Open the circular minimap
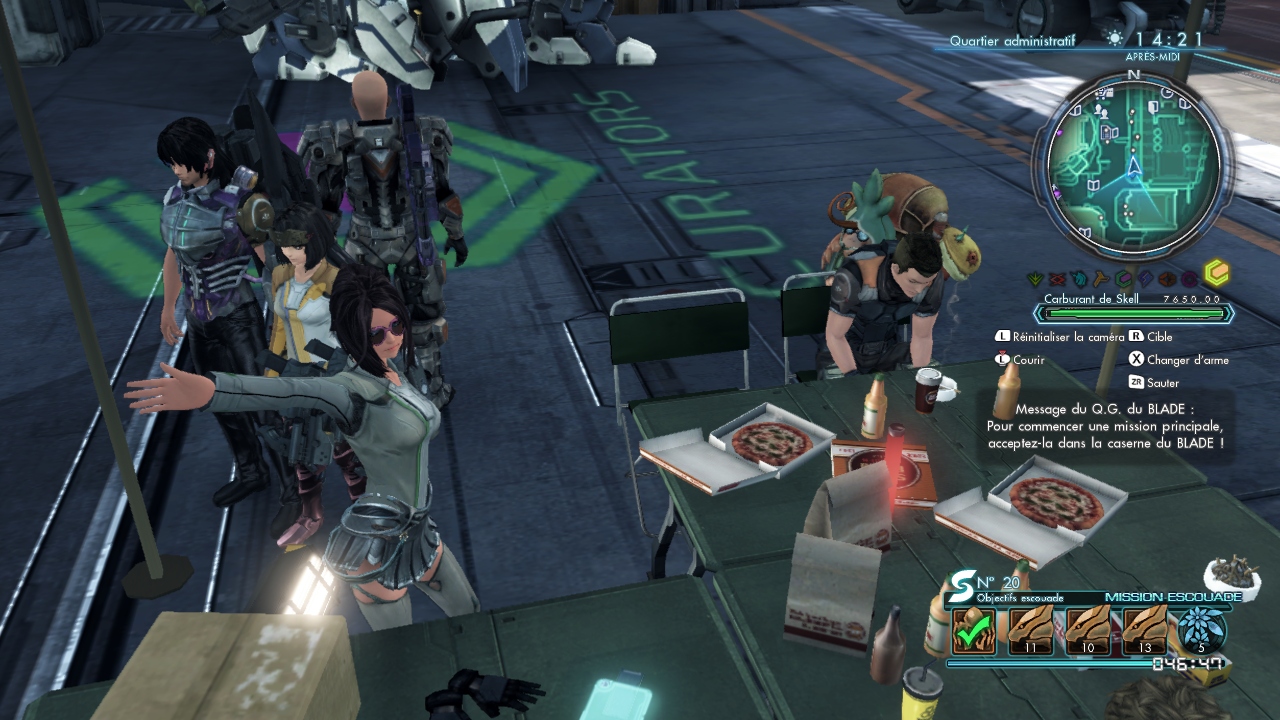The height and width of the screenshot is (720, 1280). pyautogui.click(x=1133, y=163)
